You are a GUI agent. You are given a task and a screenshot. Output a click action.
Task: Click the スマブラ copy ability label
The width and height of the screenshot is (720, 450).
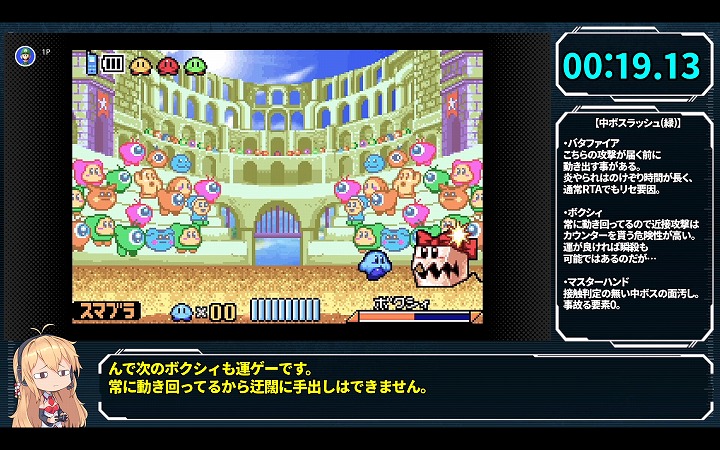[x=105, y=312]
